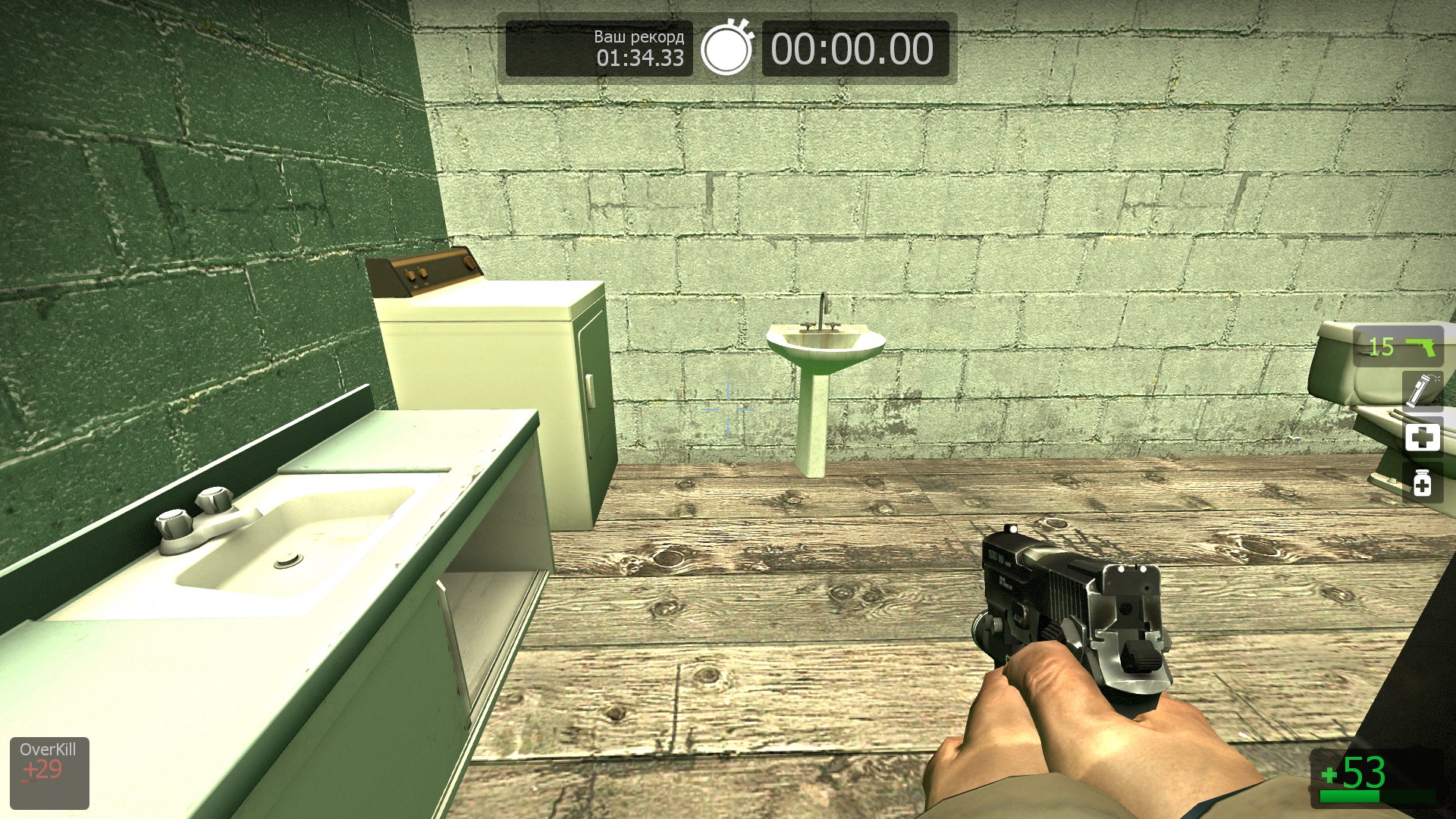Choose the pipe bomb slot

pos(1422,391)
